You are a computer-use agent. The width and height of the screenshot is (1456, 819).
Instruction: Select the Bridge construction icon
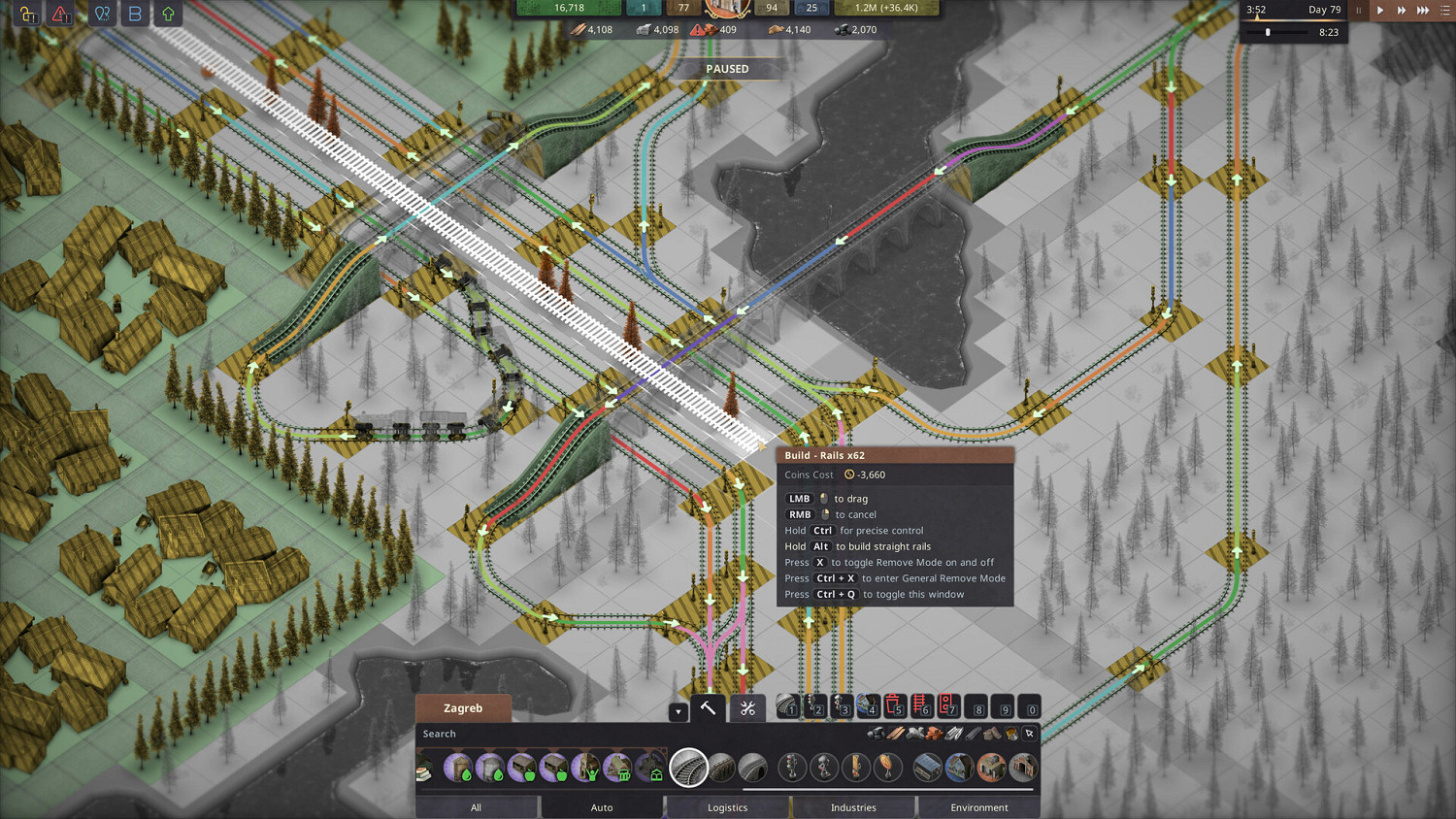click(x=722, y=769)
